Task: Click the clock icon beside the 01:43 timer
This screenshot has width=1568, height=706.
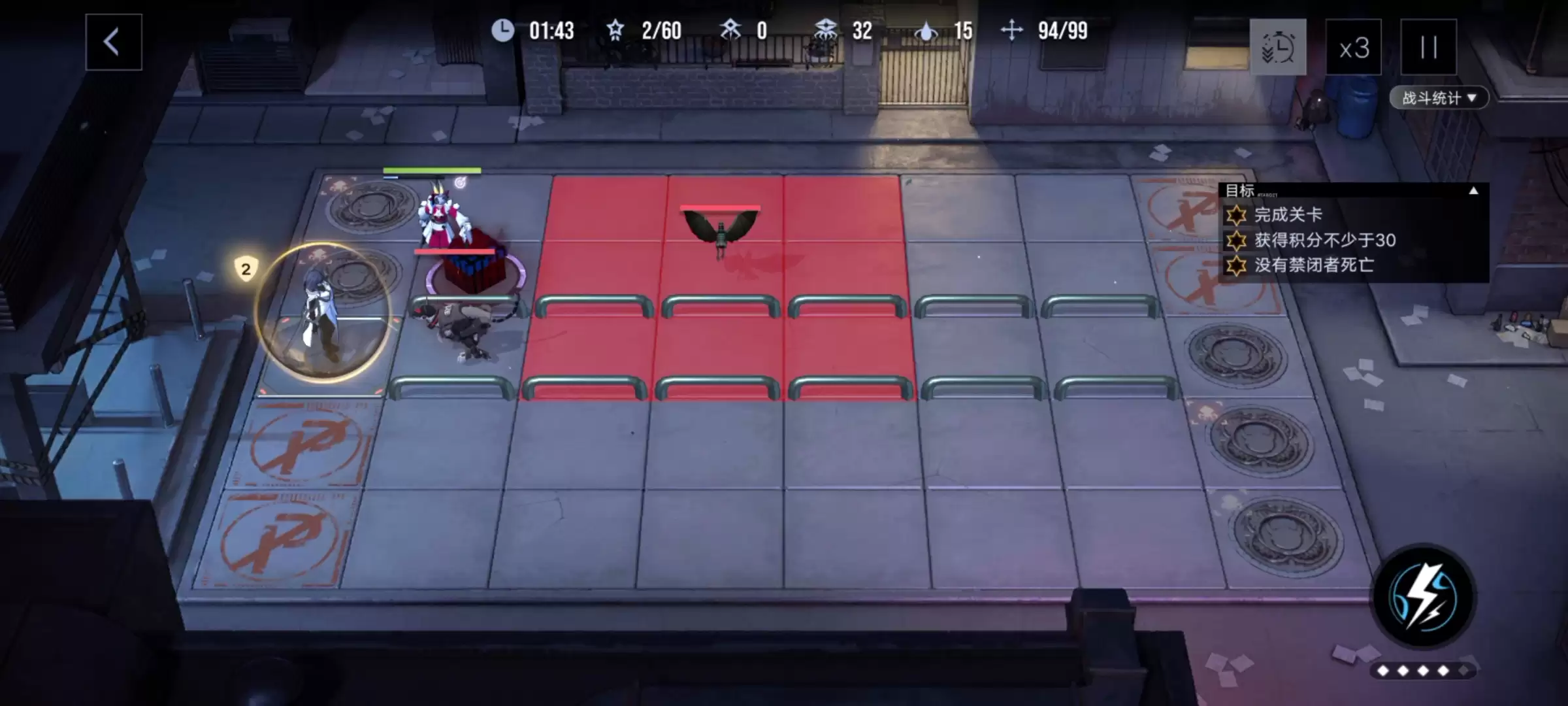Action: (x=503, y=31)
